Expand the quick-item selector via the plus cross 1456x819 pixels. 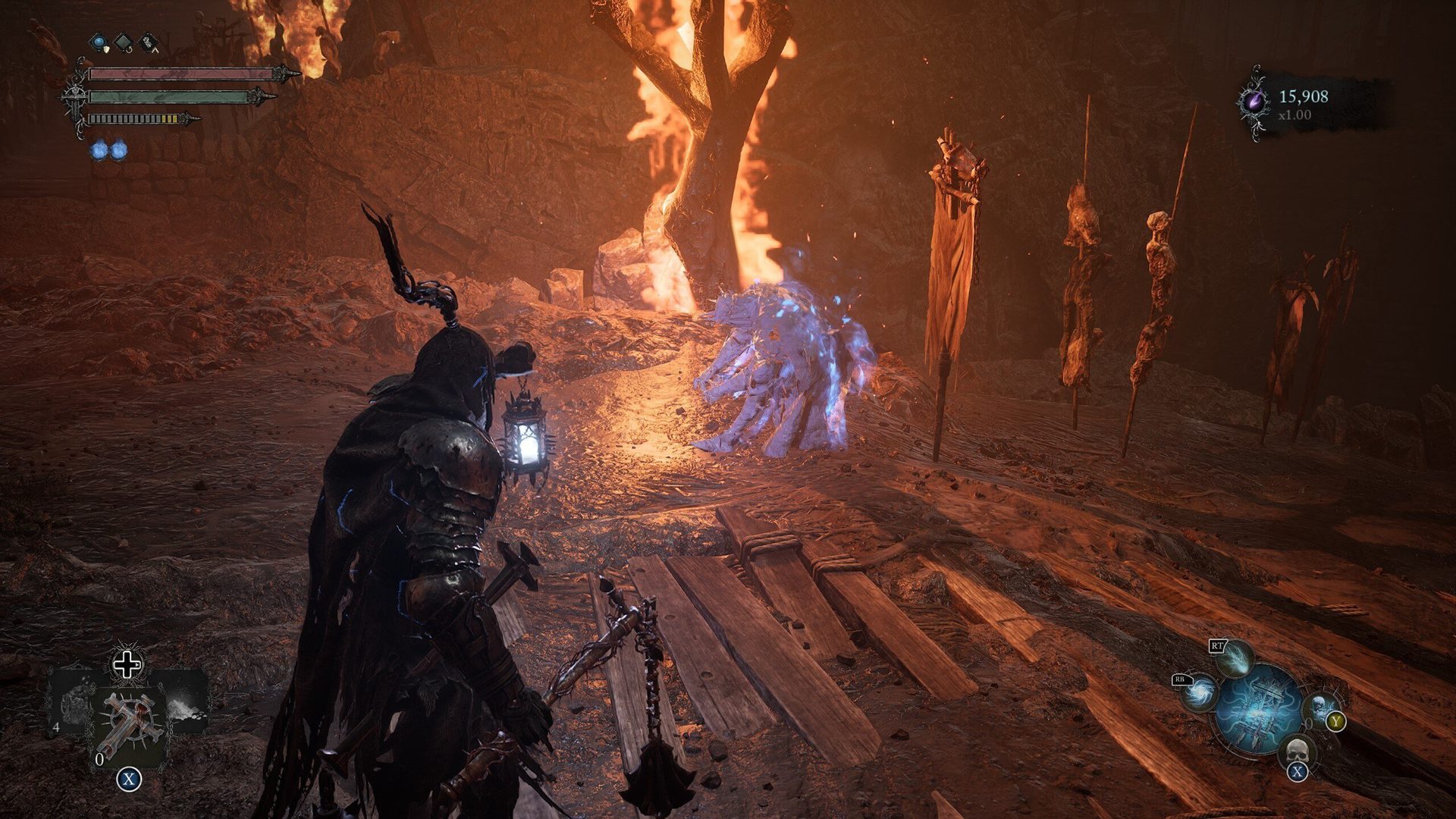coord(127,664)
